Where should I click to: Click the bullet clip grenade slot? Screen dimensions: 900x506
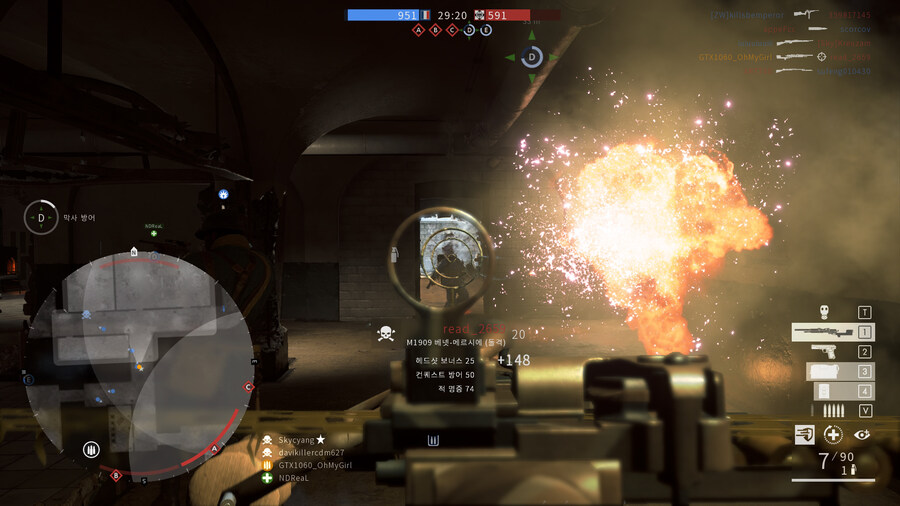832,411
